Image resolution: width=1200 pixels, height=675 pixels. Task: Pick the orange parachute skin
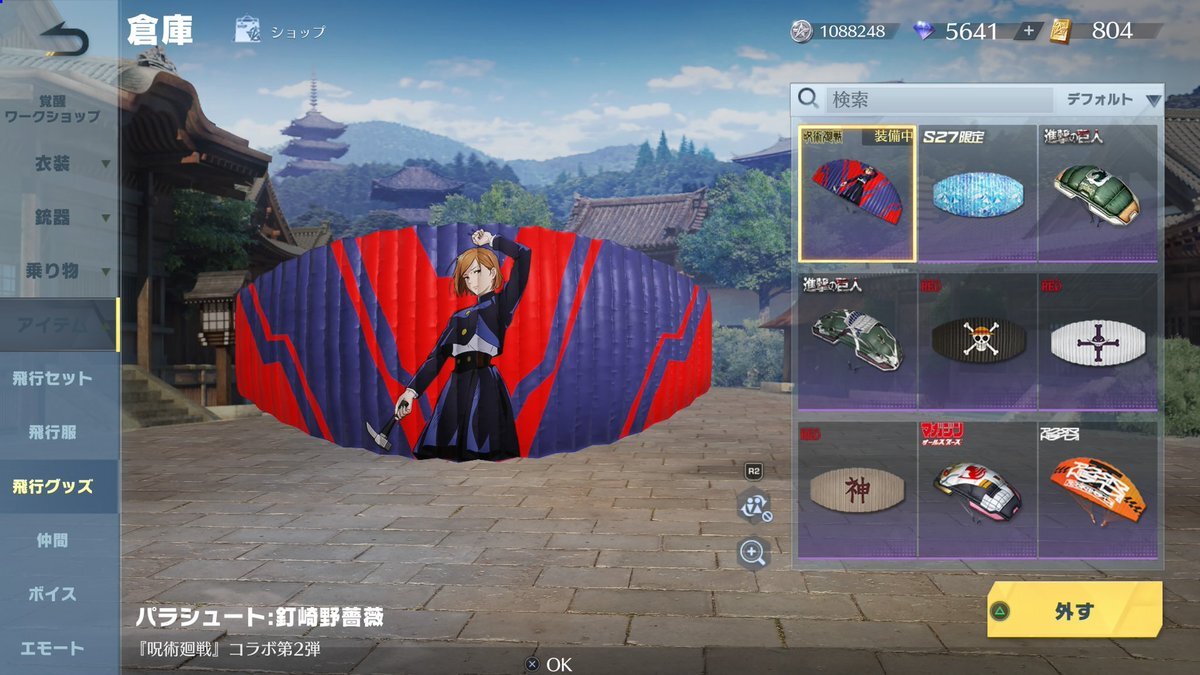click(x=1097, y=489)
